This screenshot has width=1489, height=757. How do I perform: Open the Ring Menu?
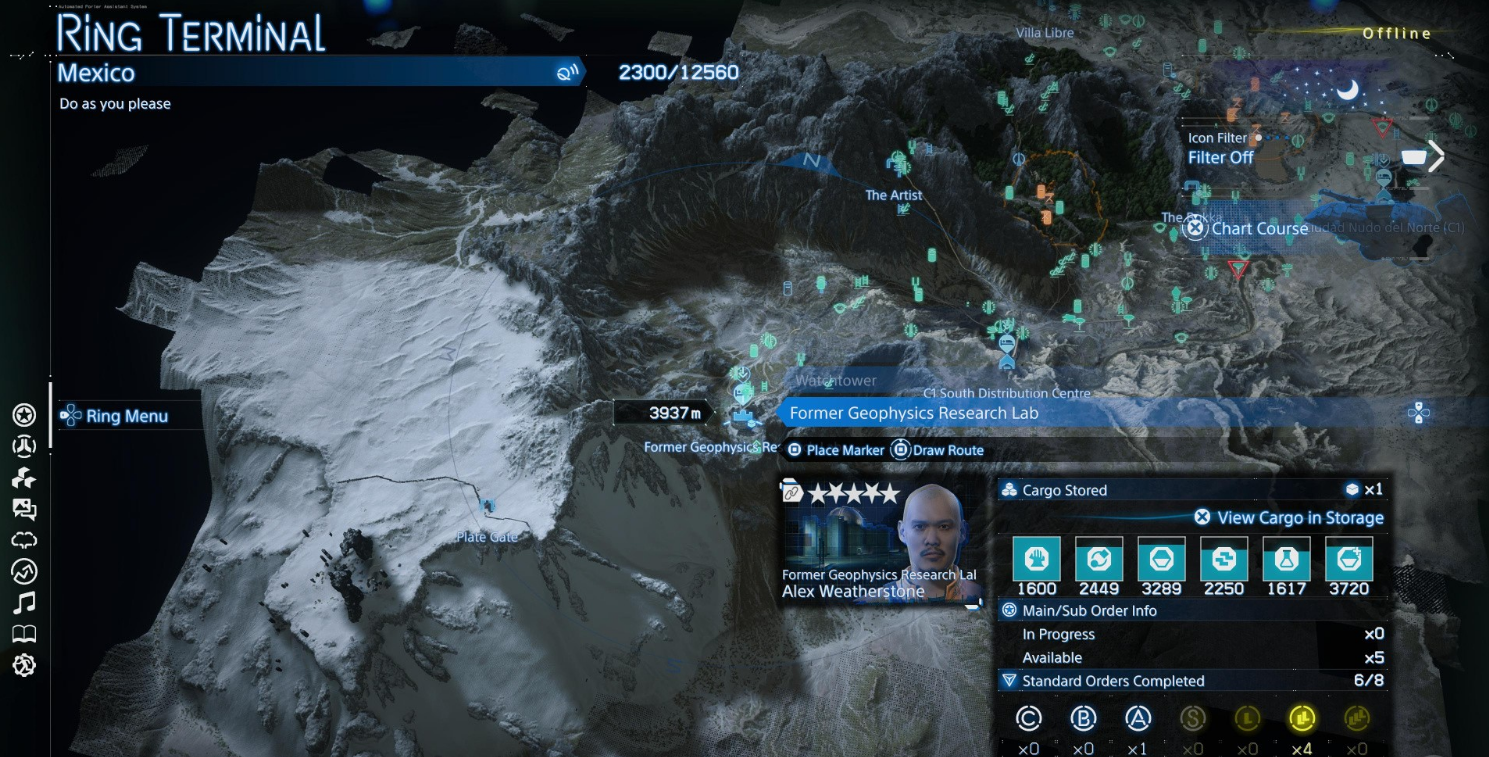coord(115,416)
